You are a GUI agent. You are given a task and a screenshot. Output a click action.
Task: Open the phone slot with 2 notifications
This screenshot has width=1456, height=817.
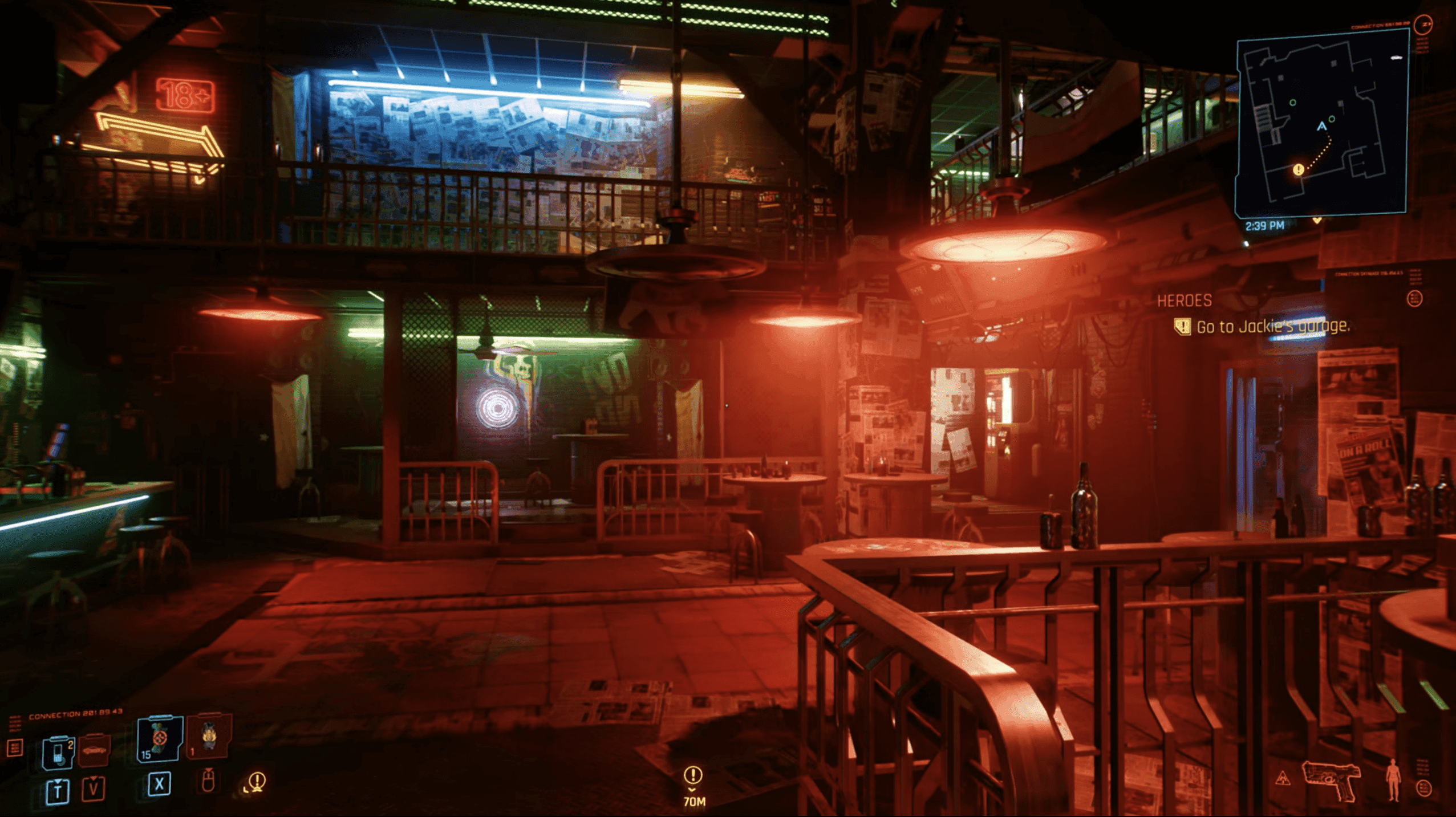(x=58, y=752)
